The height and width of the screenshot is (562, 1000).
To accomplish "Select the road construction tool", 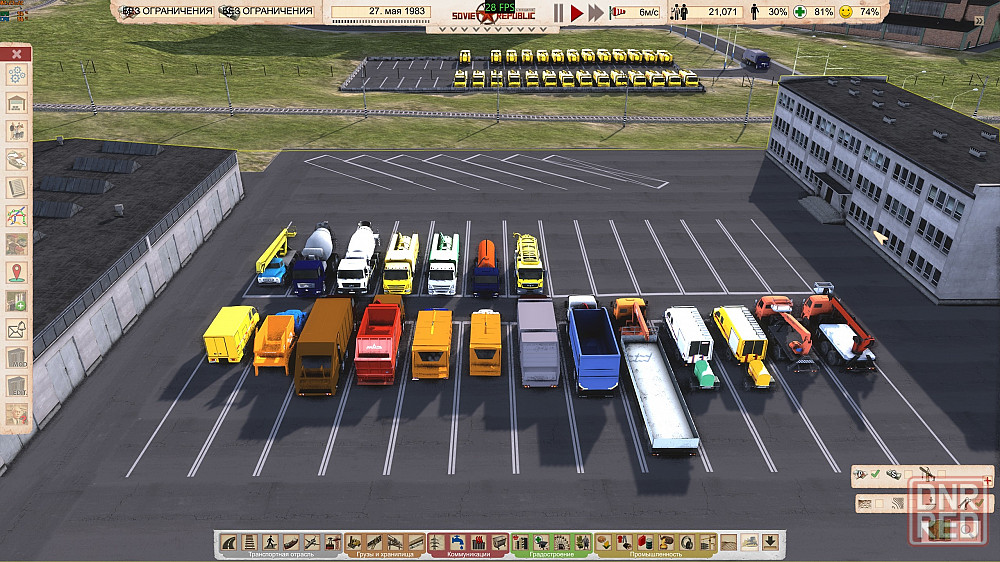I will pos(230,542).
